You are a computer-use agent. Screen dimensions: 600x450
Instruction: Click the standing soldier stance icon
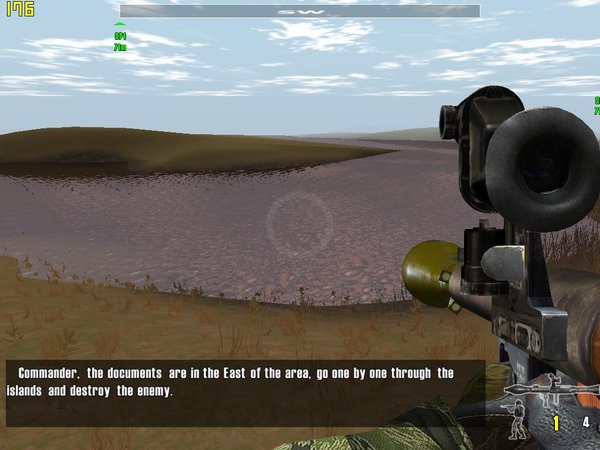[516, 424]
